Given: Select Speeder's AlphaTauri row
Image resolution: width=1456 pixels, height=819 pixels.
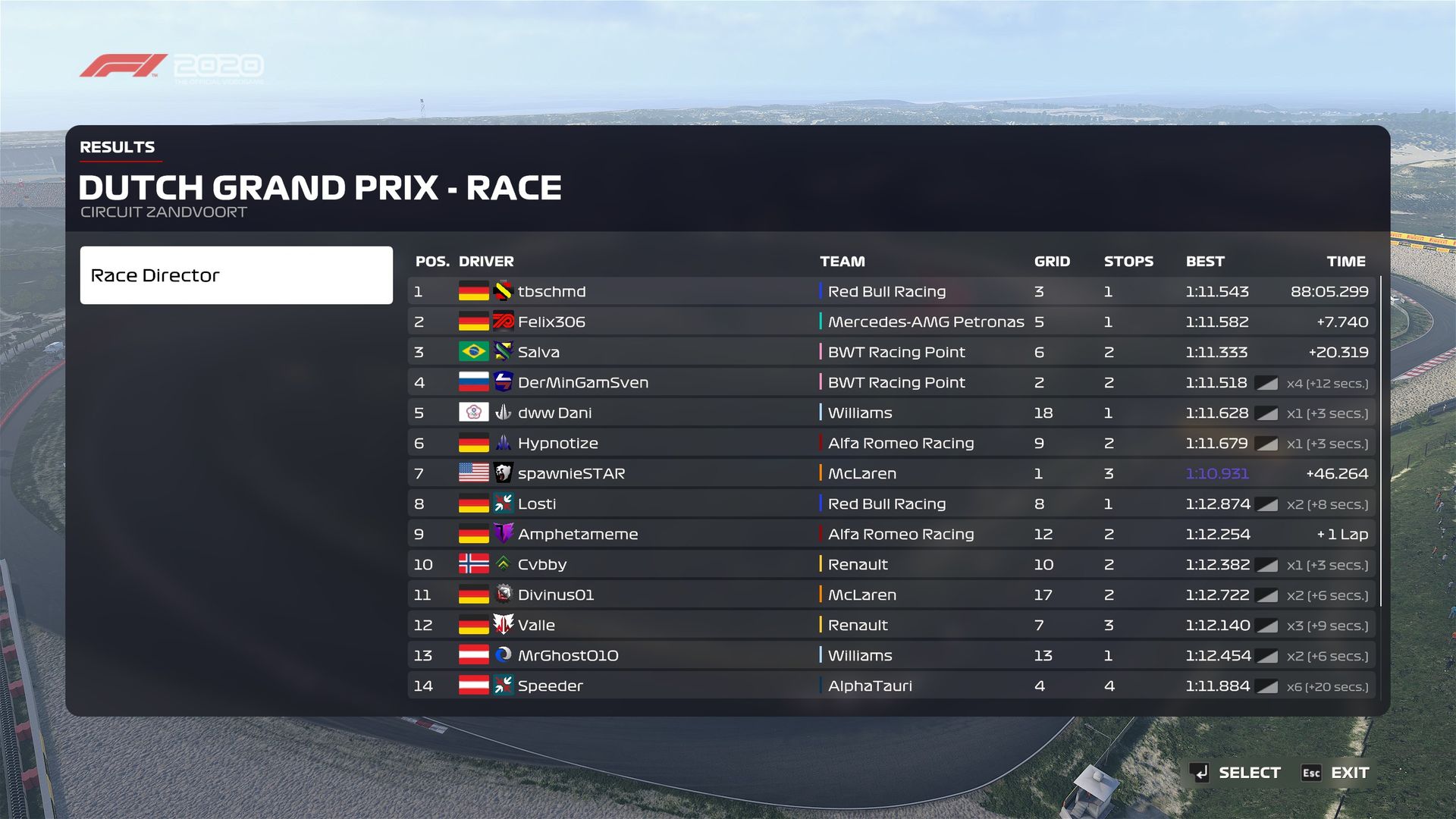Looking at the screenshot, I should (891, 686).
